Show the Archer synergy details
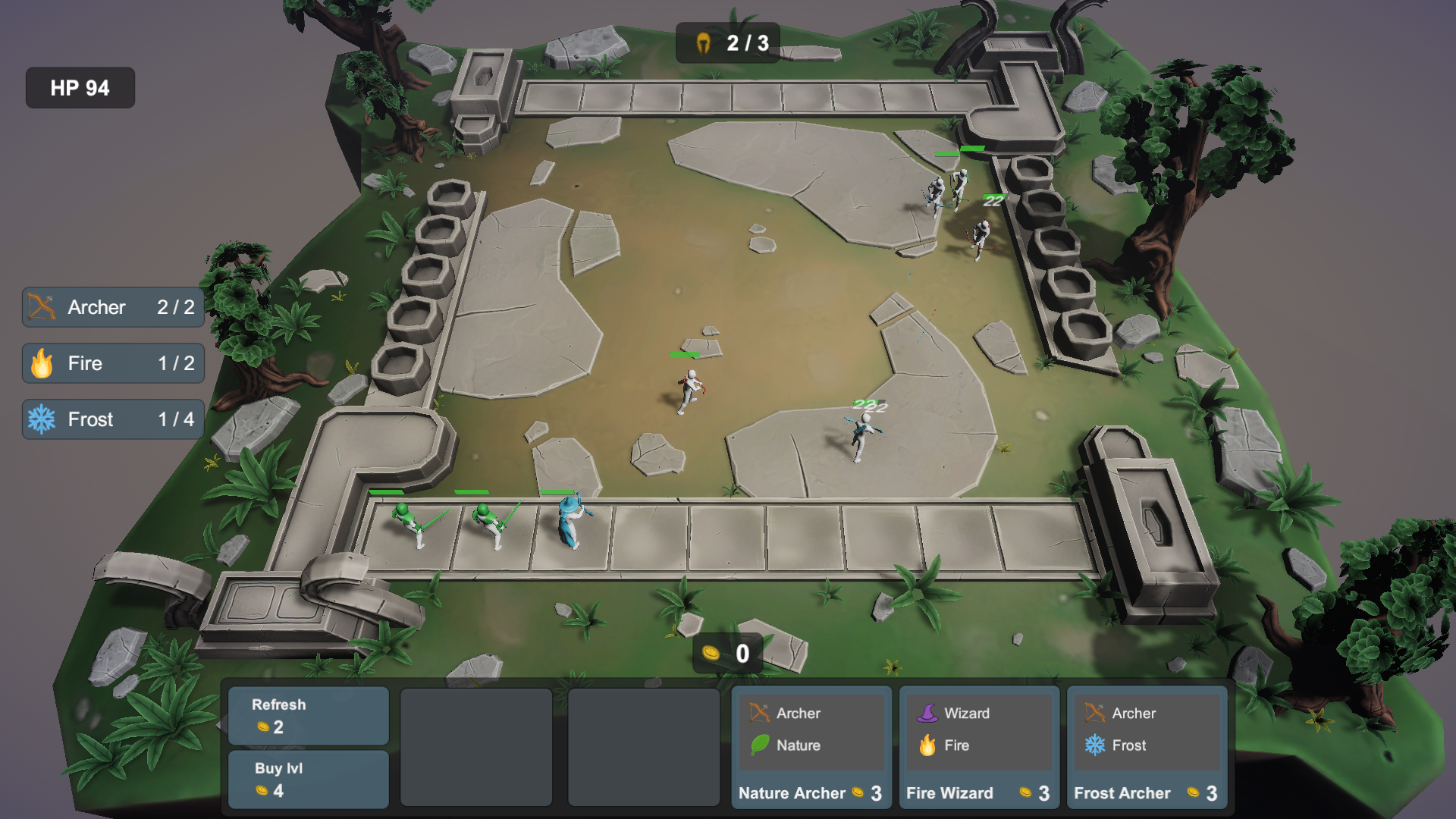1456x819 pixels. [x=113, y=307]
